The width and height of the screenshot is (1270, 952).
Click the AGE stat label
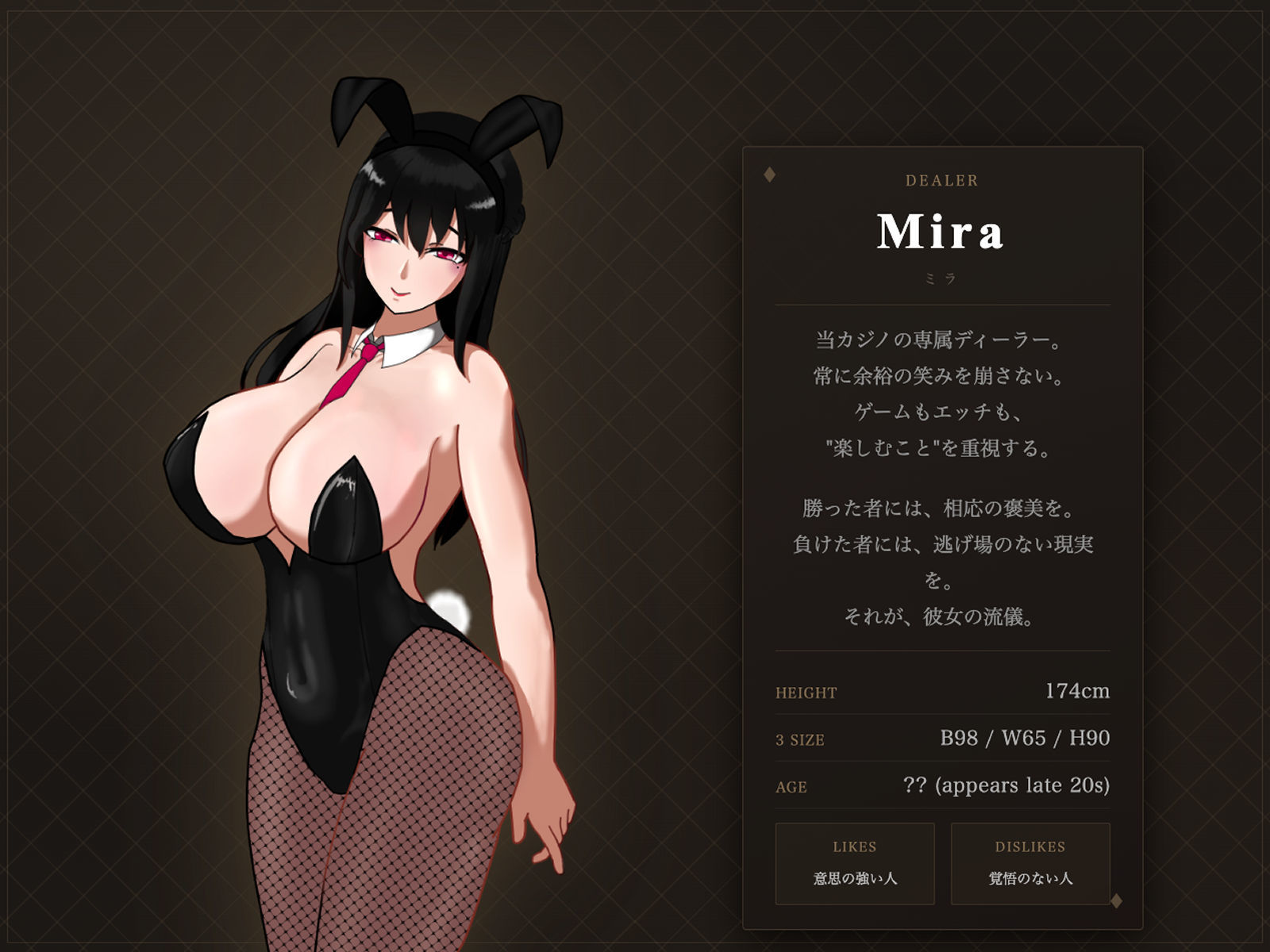[787, 789]
